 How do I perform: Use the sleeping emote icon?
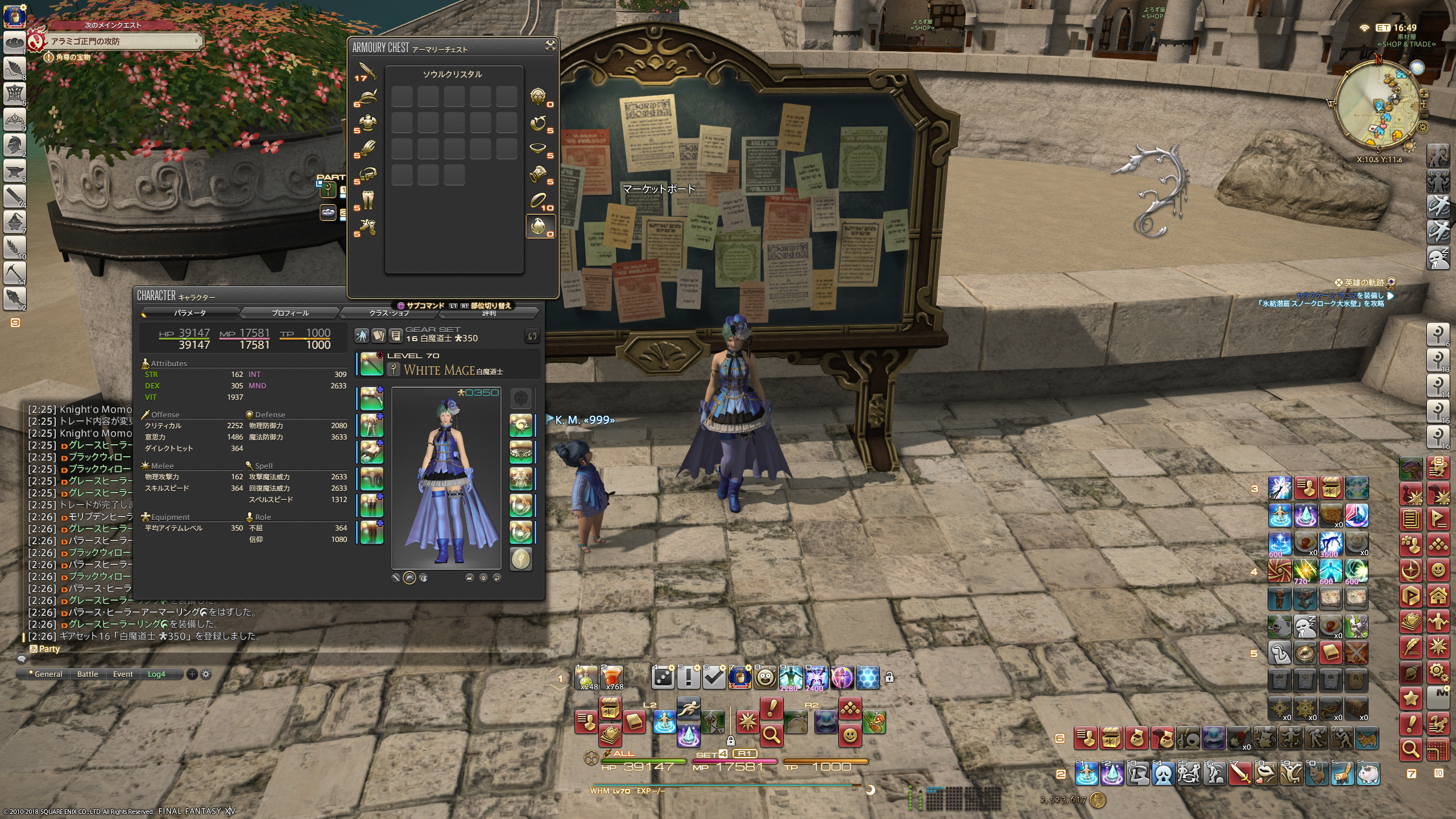click(x=1305, y=626)
